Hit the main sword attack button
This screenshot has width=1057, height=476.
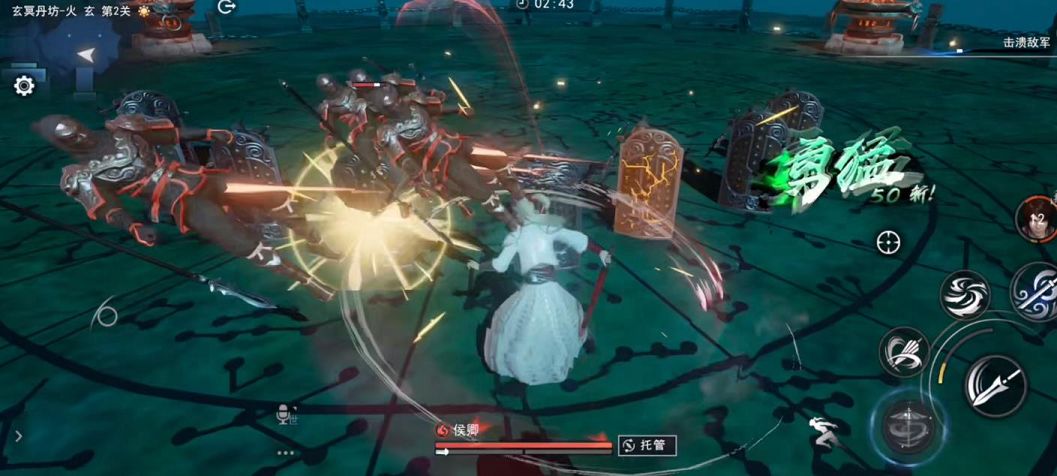(995, 386)
